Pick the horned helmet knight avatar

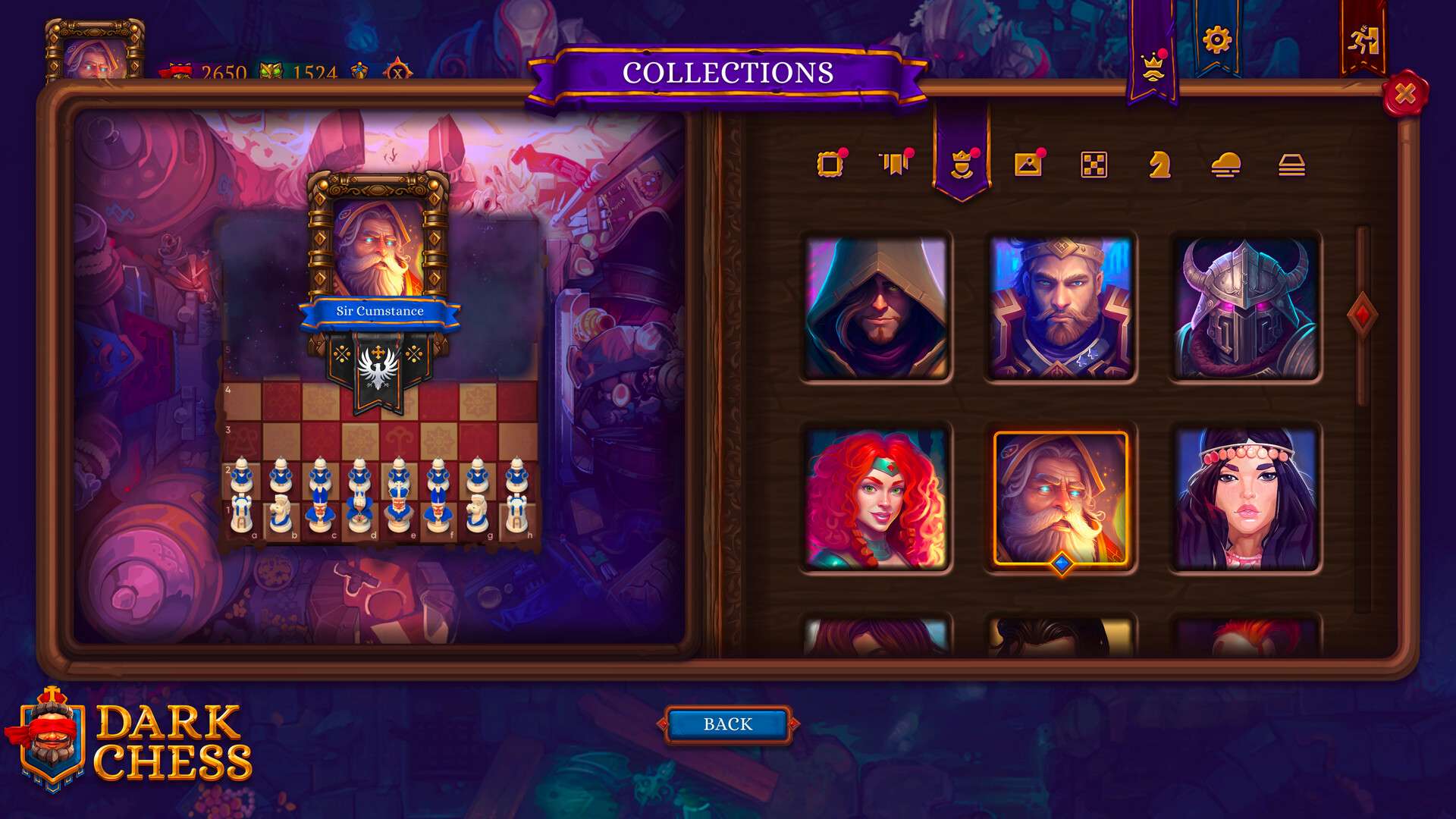click(x=1244, y=307)
